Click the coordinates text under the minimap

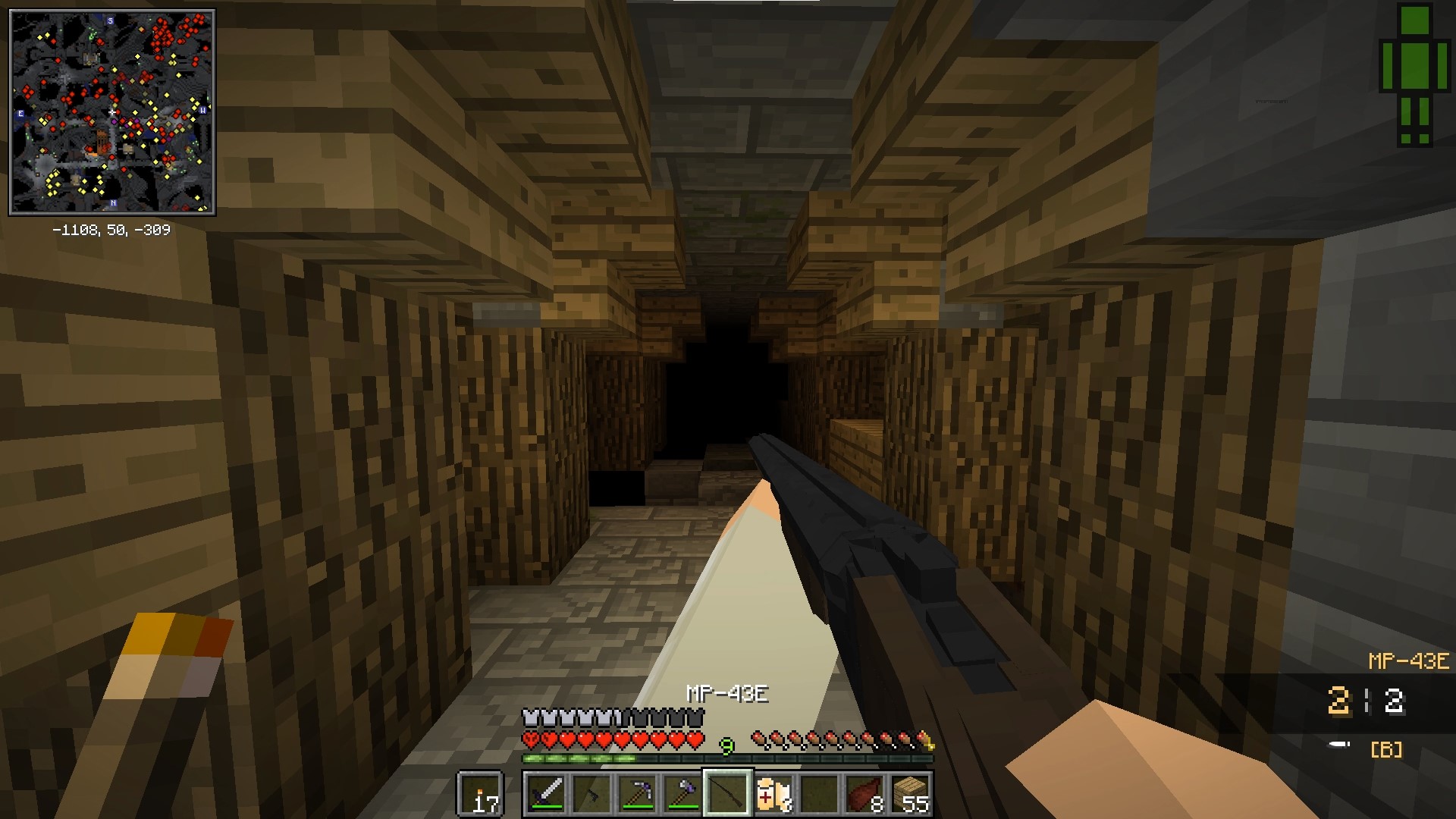coord(111,227)
